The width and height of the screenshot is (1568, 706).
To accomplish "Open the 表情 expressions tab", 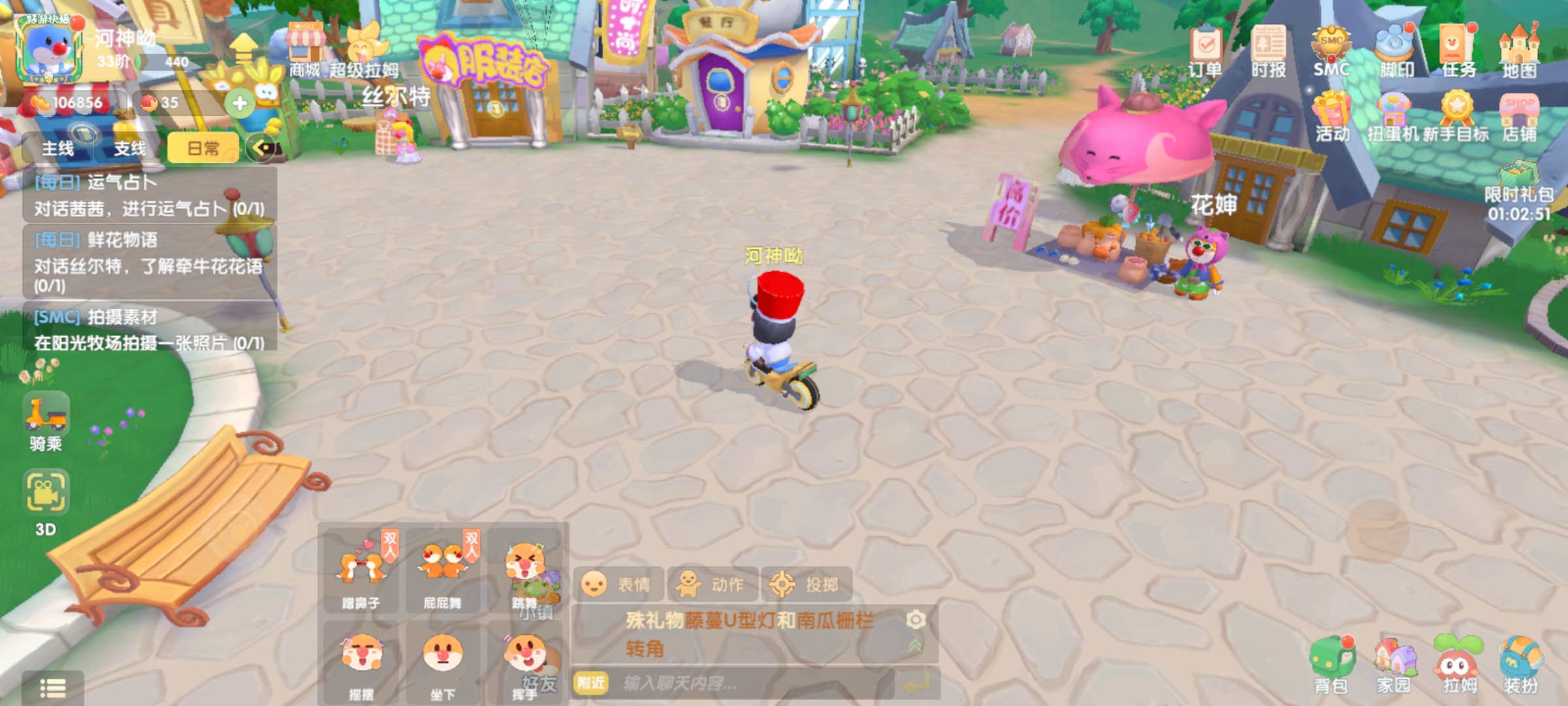I will point(619,584).
